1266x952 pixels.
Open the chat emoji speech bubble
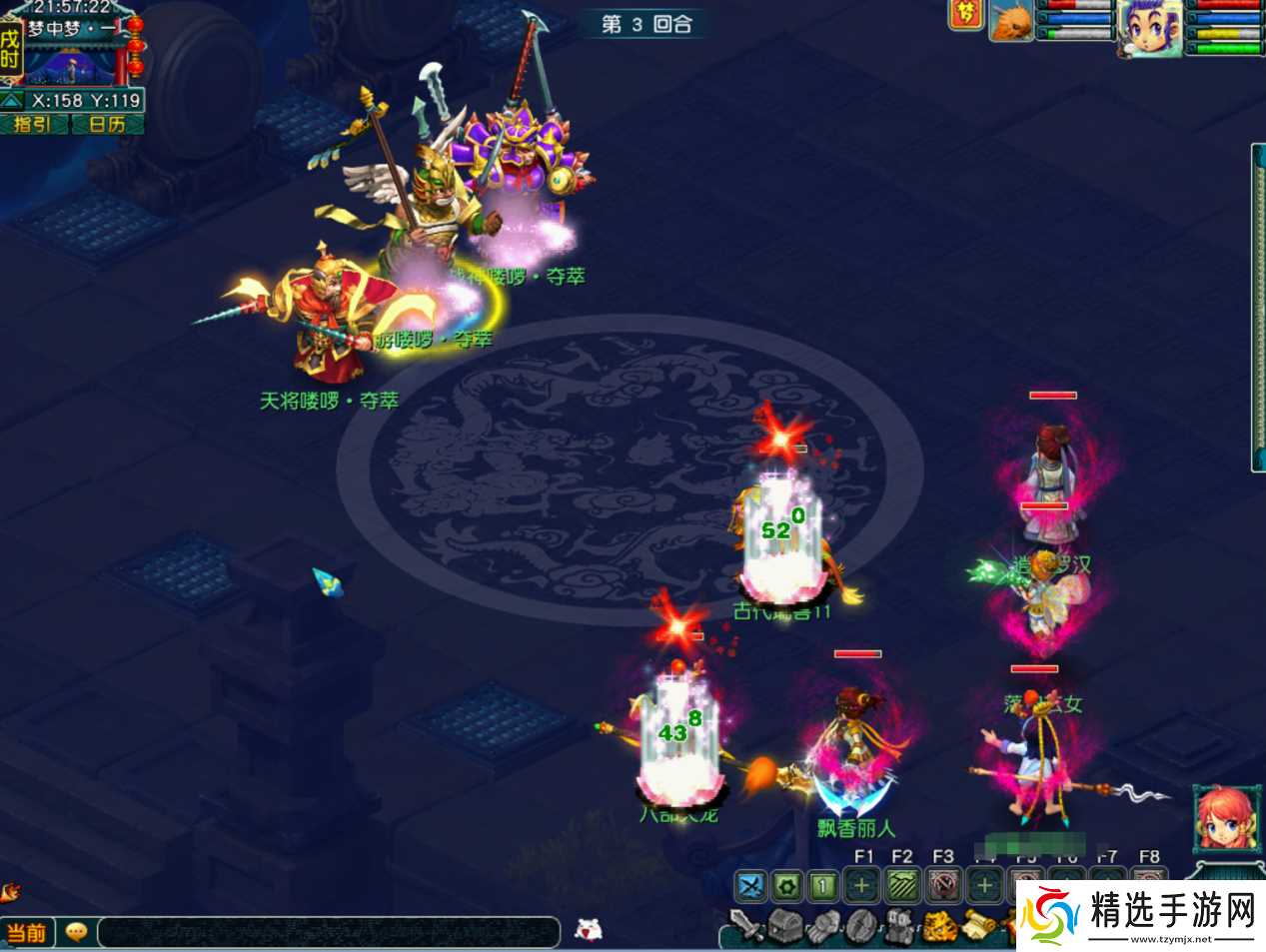pyautogui.click(x=76, y=932)
